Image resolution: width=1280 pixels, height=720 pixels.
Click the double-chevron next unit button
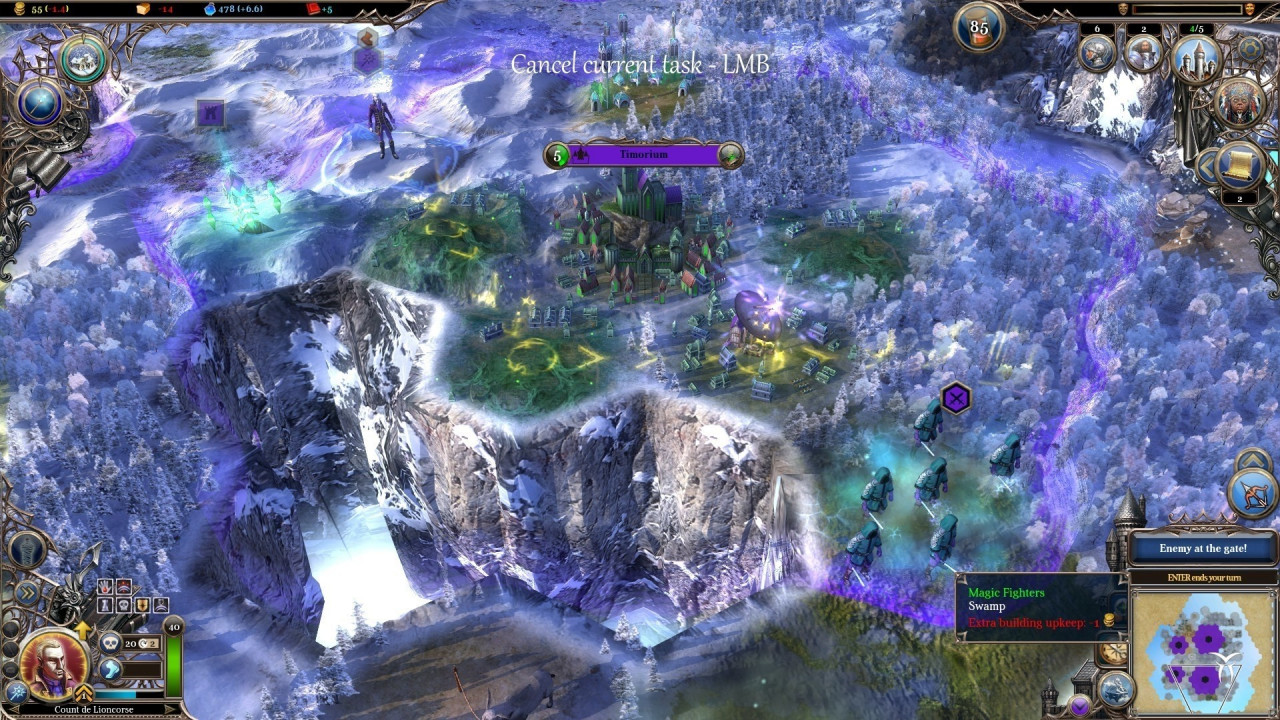click(x=27, y=593)
